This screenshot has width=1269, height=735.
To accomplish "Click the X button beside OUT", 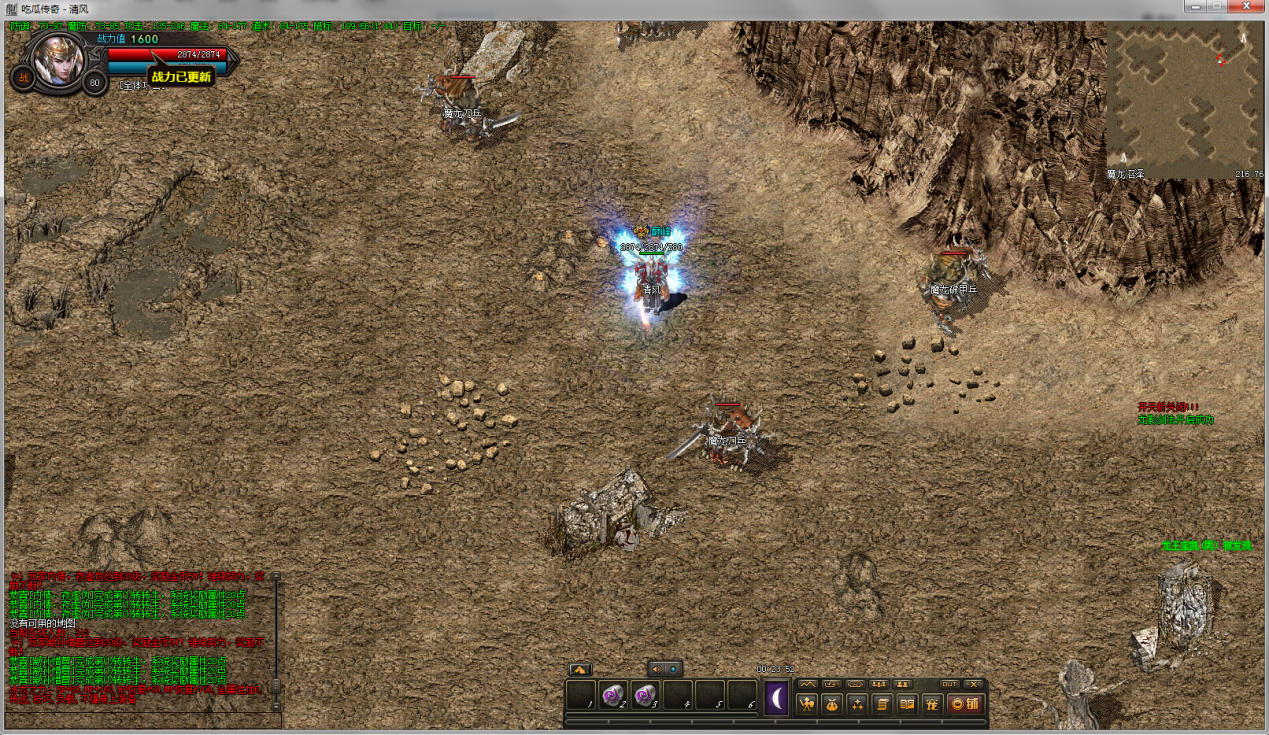I will [x=973, y=684].
